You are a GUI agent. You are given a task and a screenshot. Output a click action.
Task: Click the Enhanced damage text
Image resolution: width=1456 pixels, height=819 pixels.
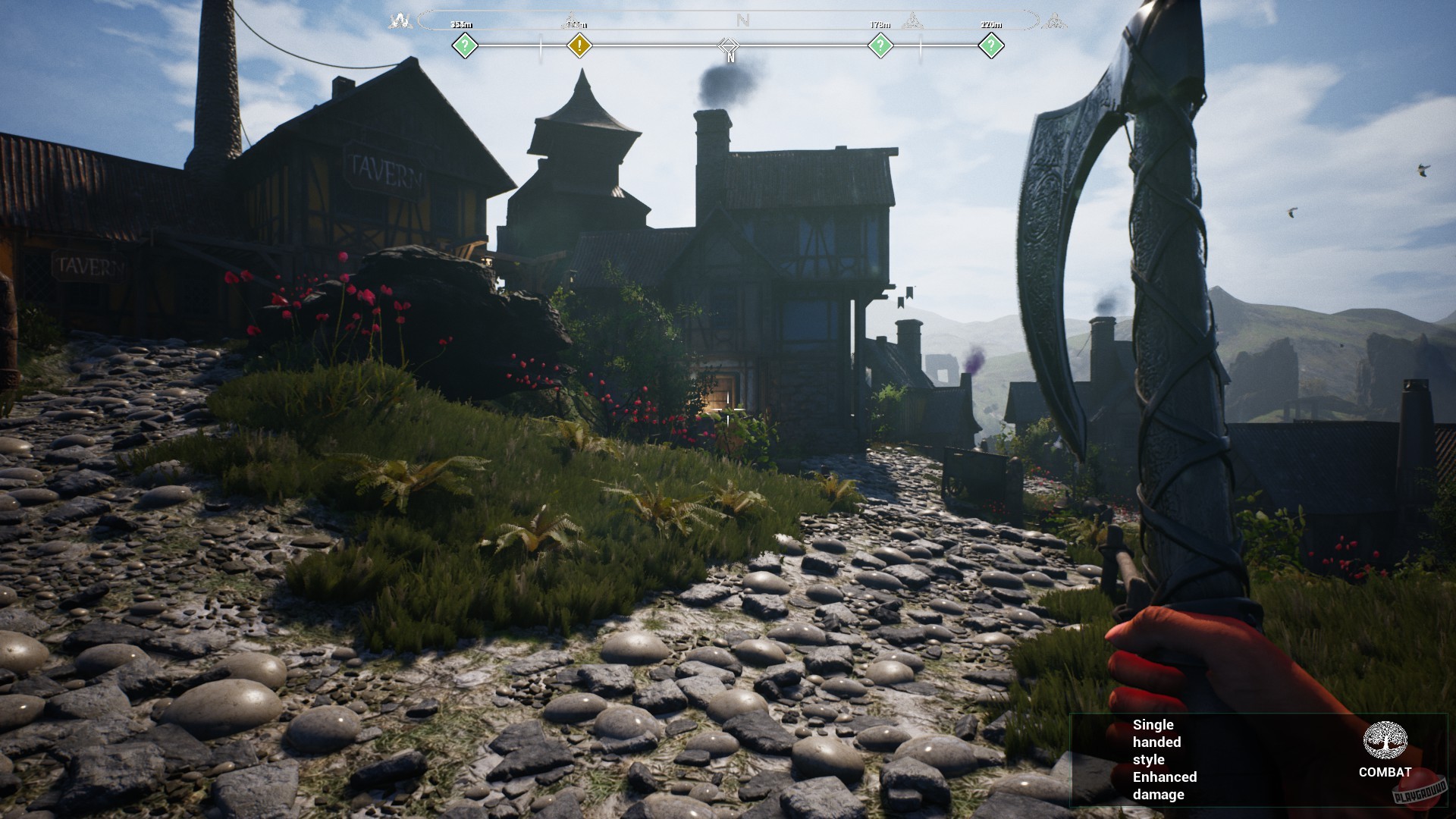pyautogui.click(x=1165, y=786)
